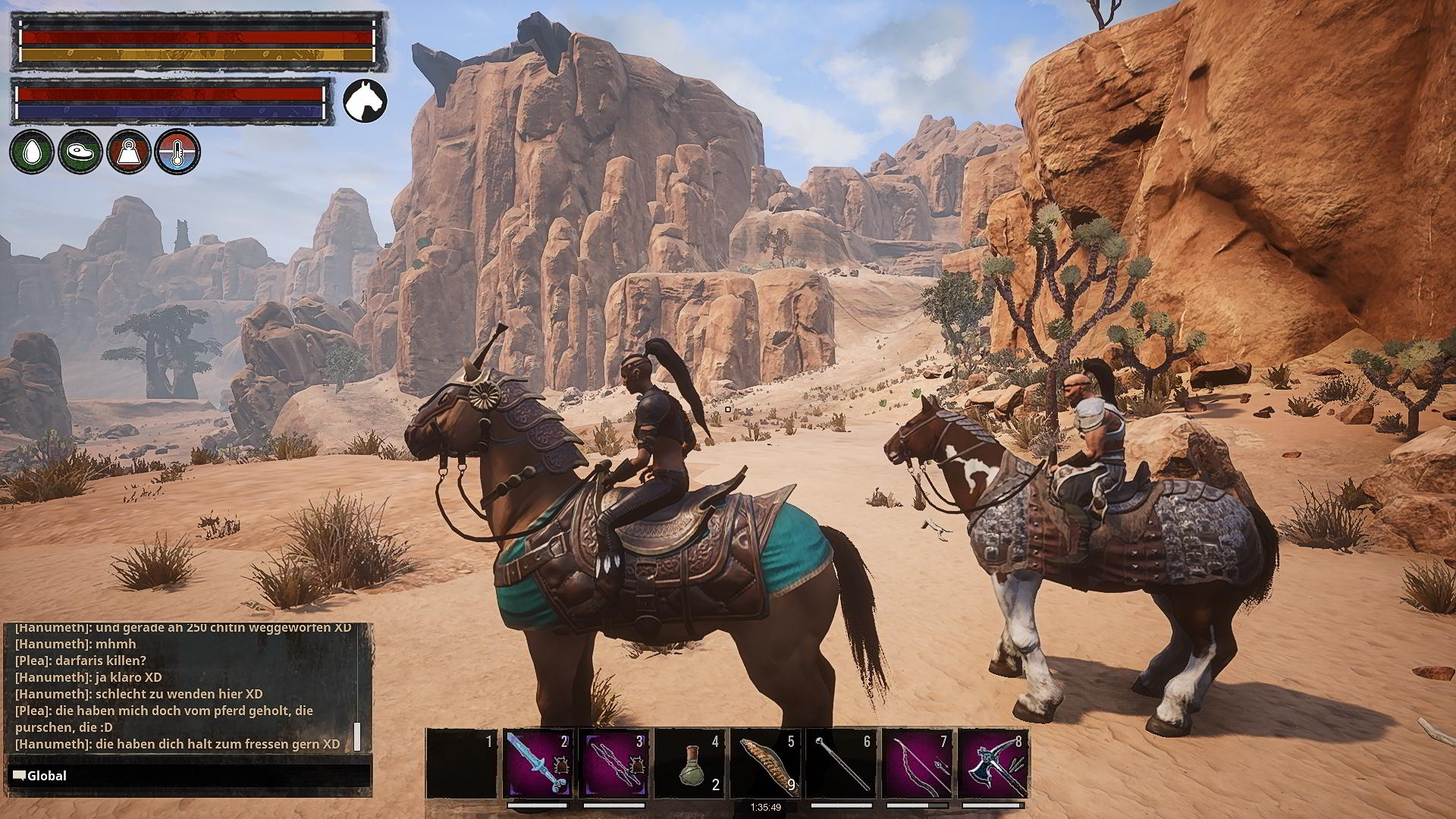Click the meat hunger status icon
The height and width of the screenshot is (819, 1456).
[x=80, y=151]
